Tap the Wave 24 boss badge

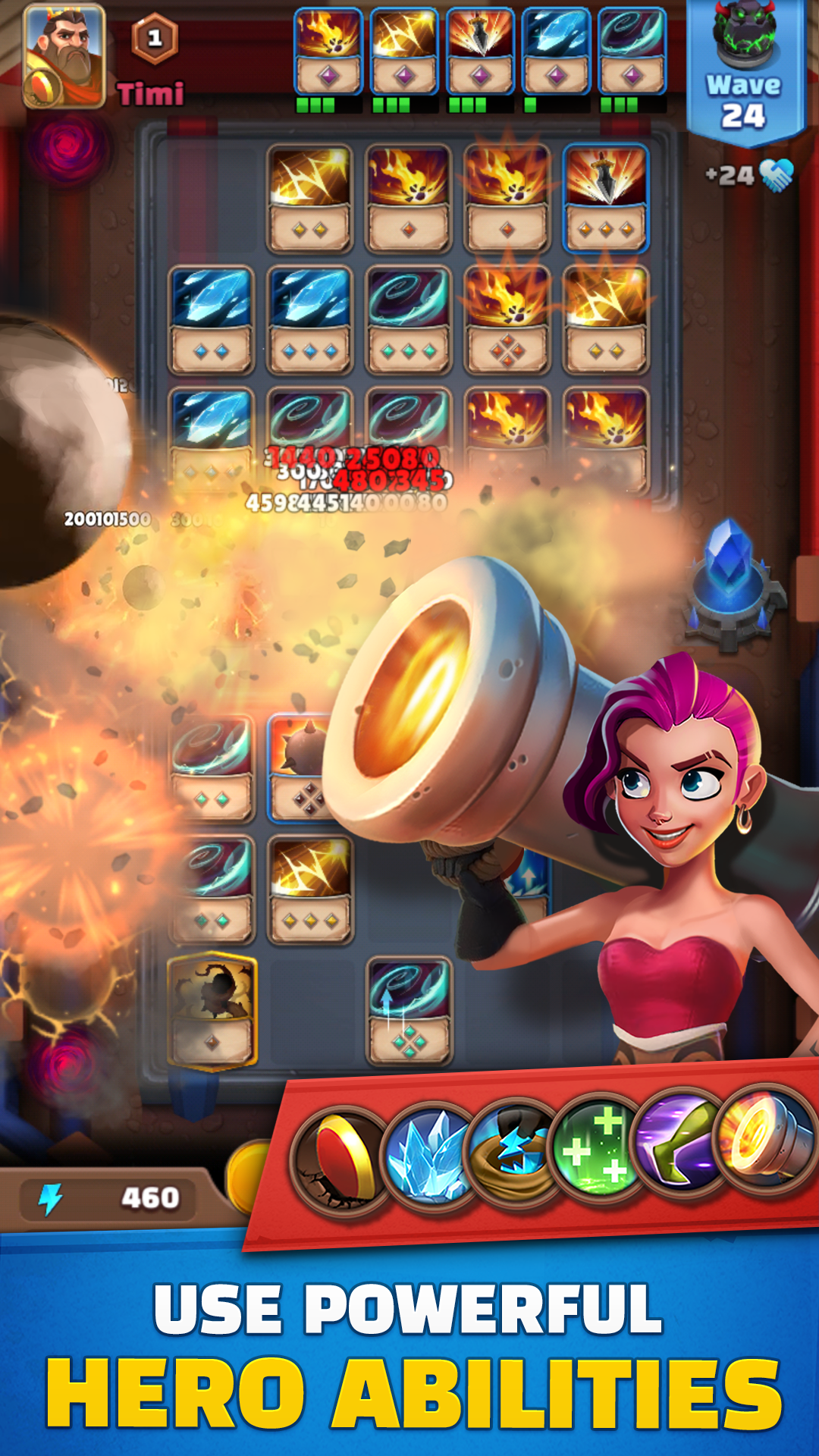click(x=744, y=72)
